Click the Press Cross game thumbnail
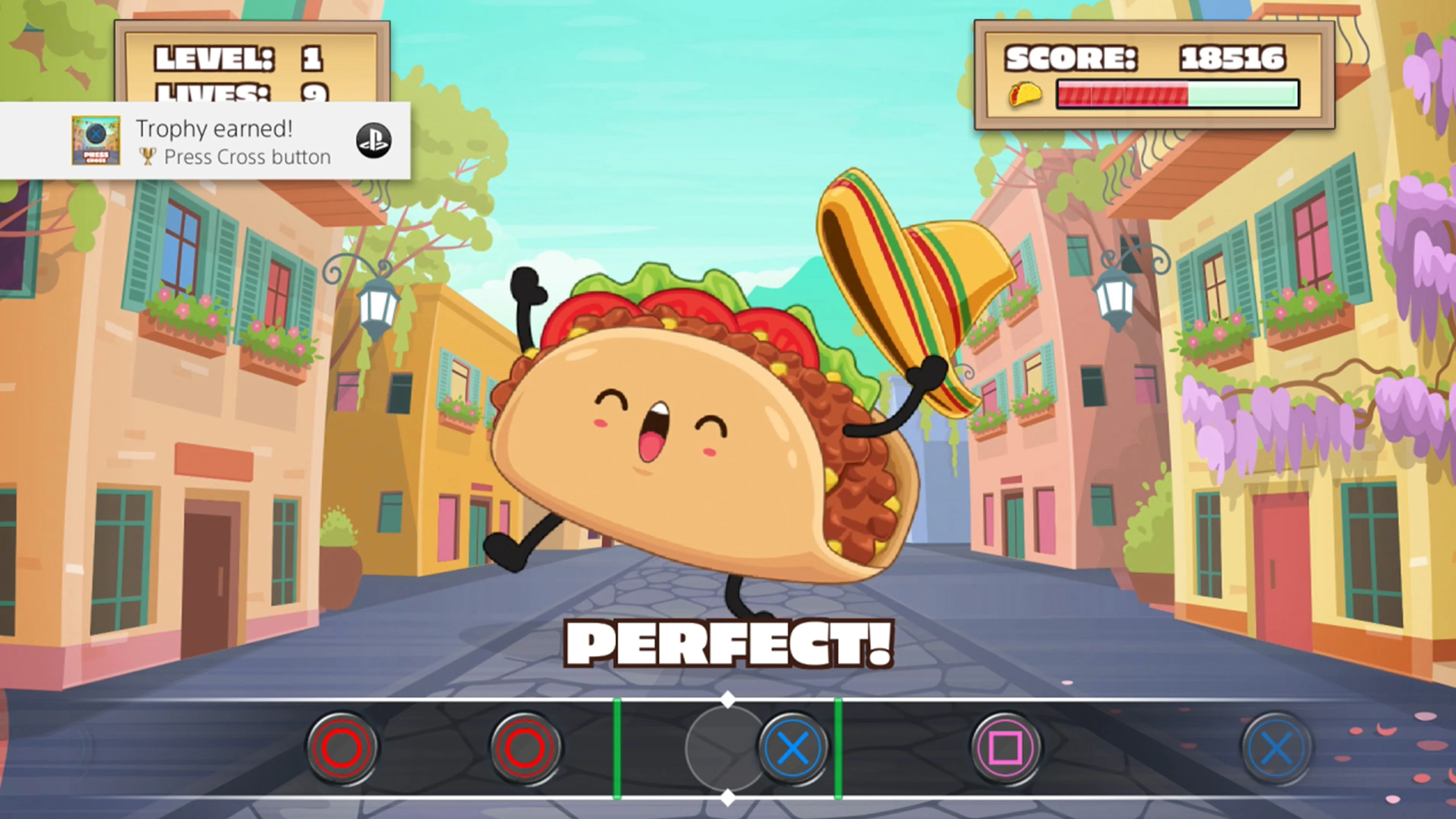 coord(96,141)
